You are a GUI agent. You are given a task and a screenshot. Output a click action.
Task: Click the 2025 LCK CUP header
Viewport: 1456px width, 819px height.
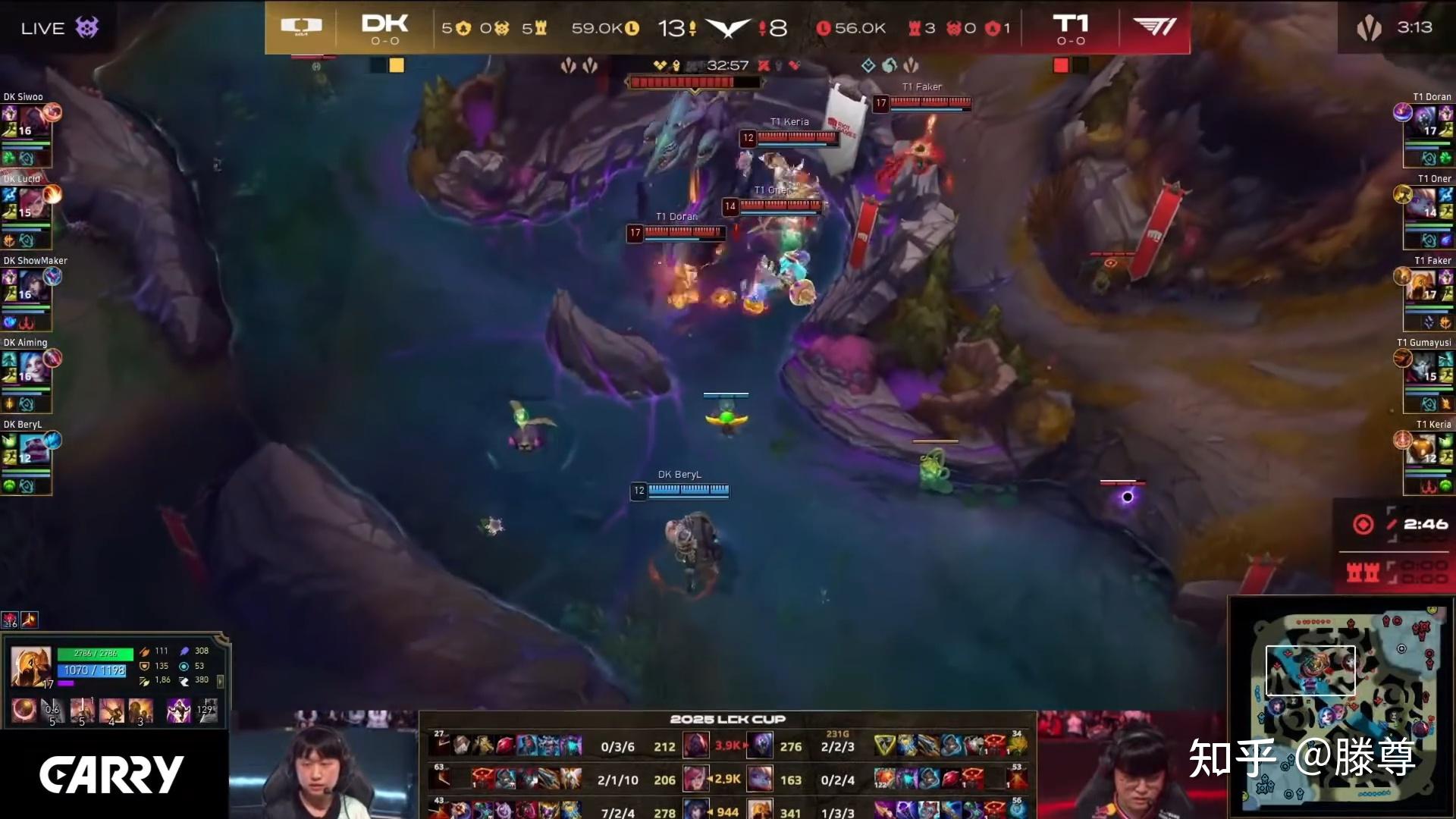click(x=730, y=719)
